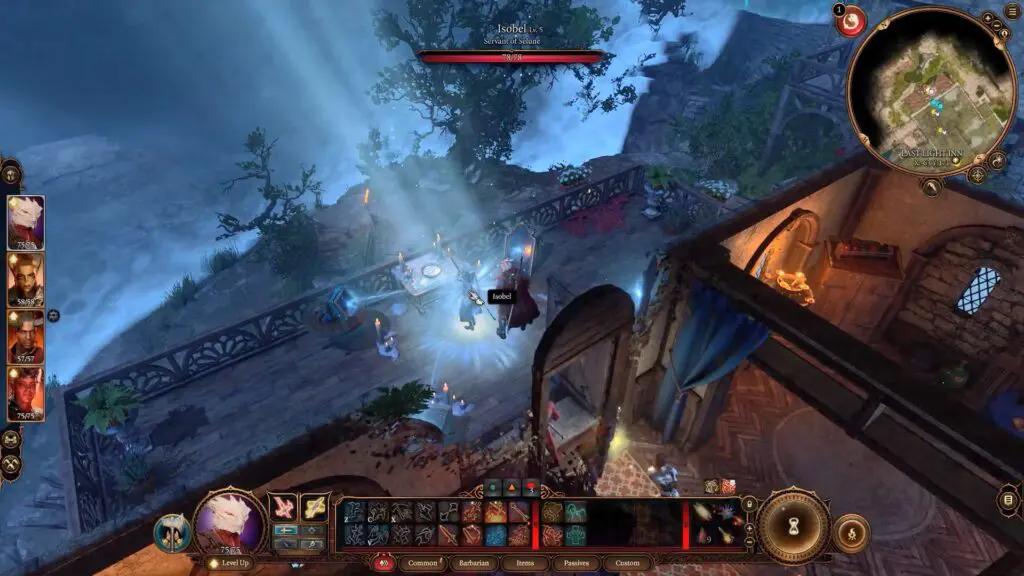Pick the red tiefling party portrait
Image resolution: width=1024 pixels, height=576 pixels.
tap(26, 394)
